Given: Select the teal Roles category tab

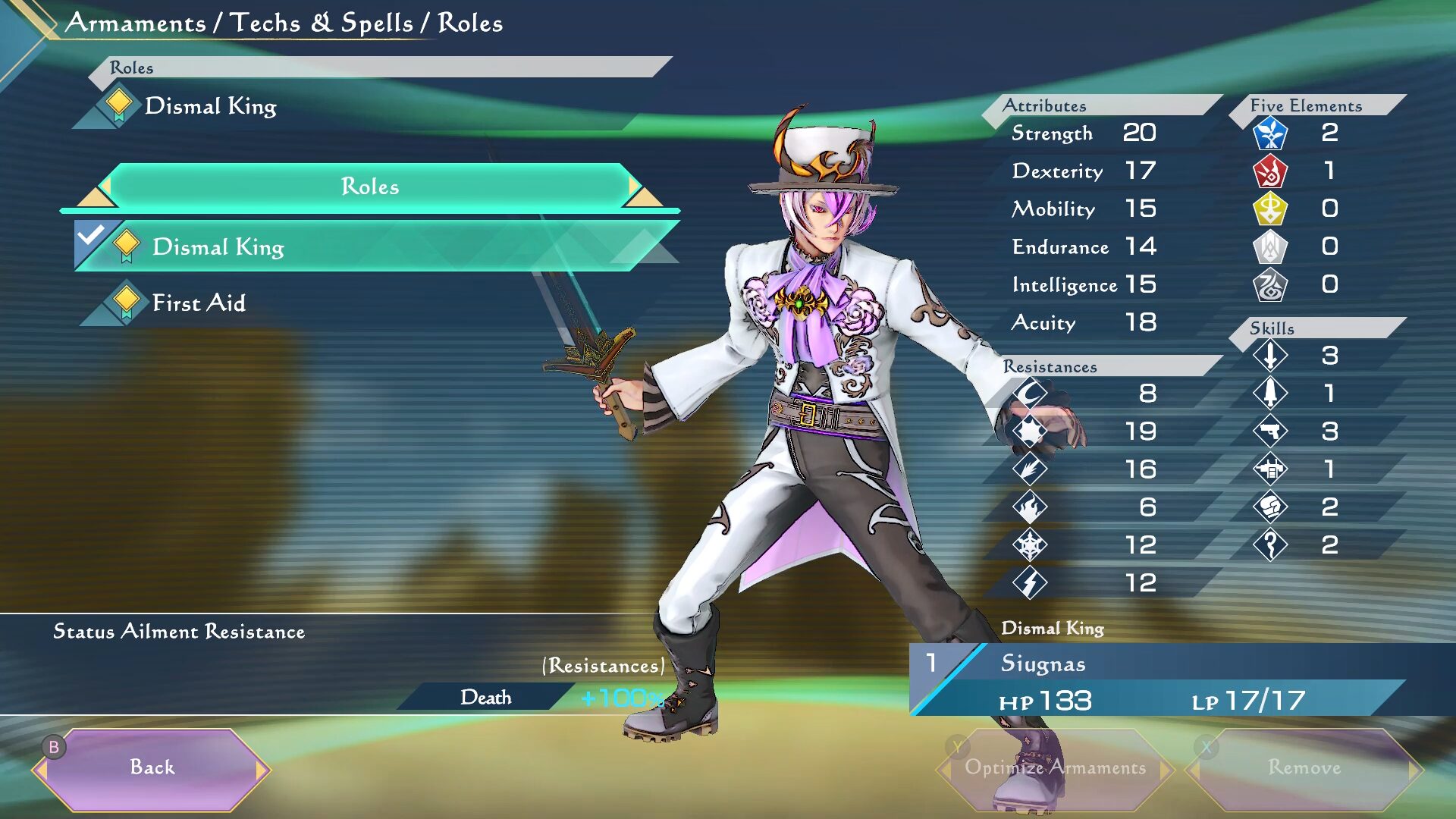Looking at the screenshot, I should click(x=370, y=187).
